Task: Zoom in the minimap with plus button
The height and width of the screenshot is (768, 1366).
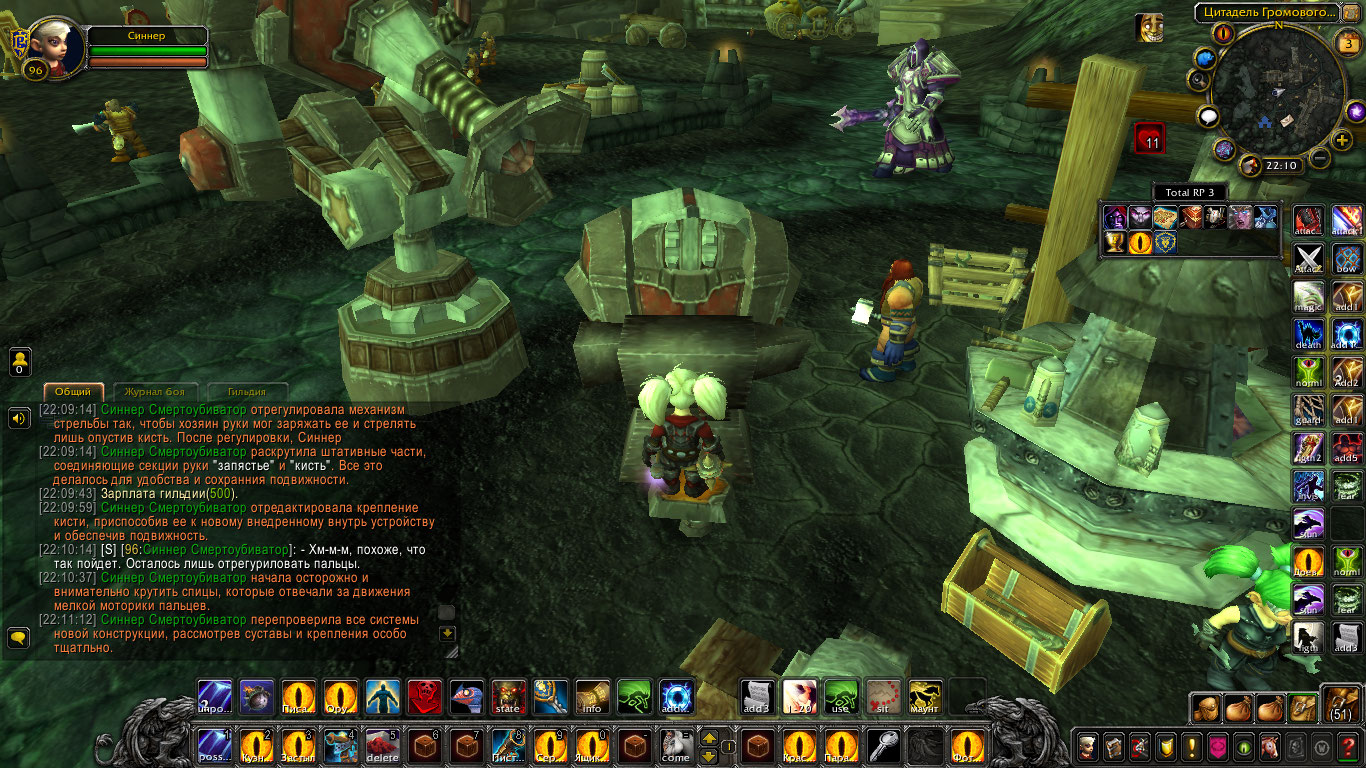Action: (1342, 140)
